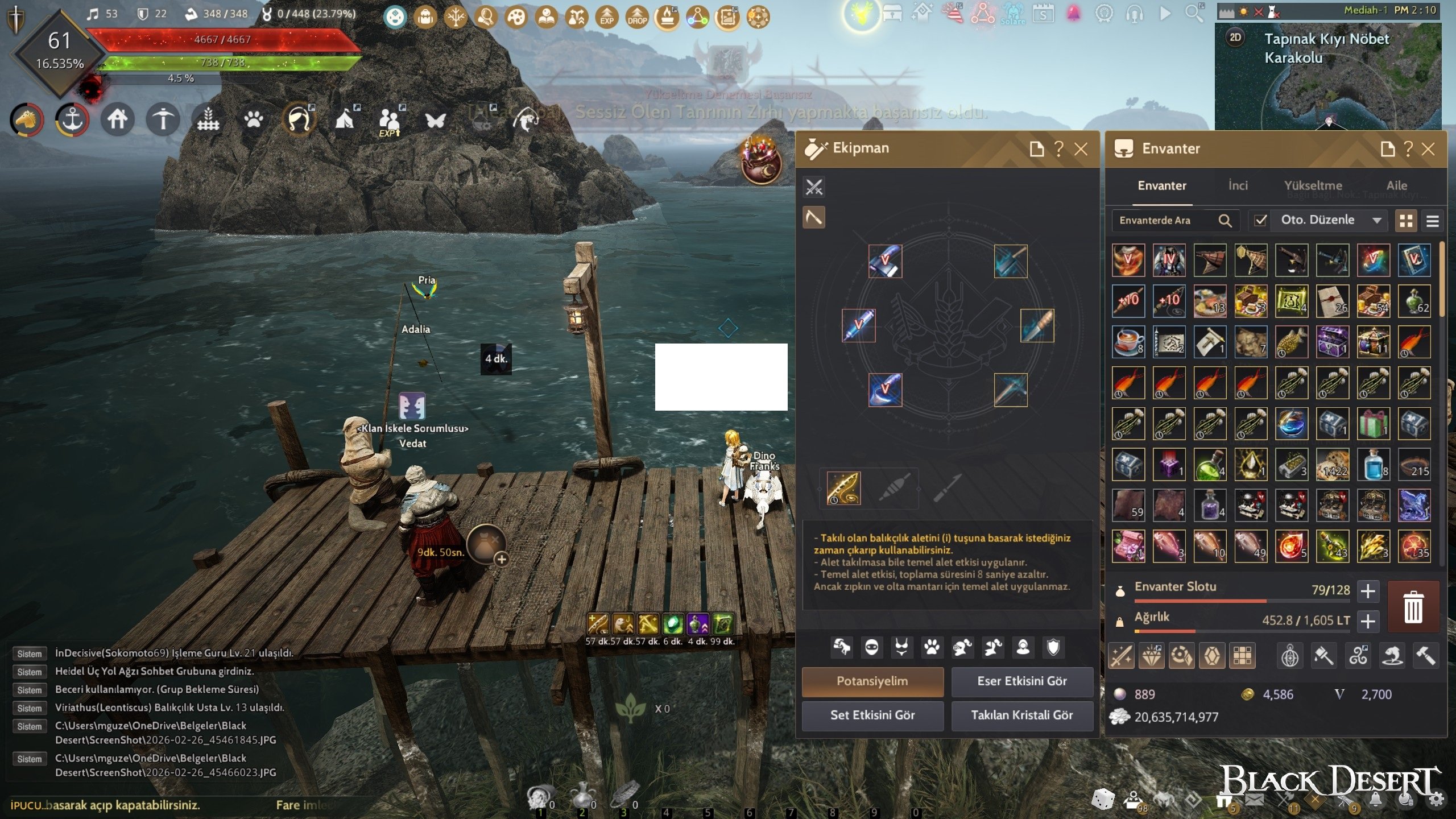This screenshot has height=819, width=1456.
Task: Switch to the İnci tab
Action: pos(1238,185)
